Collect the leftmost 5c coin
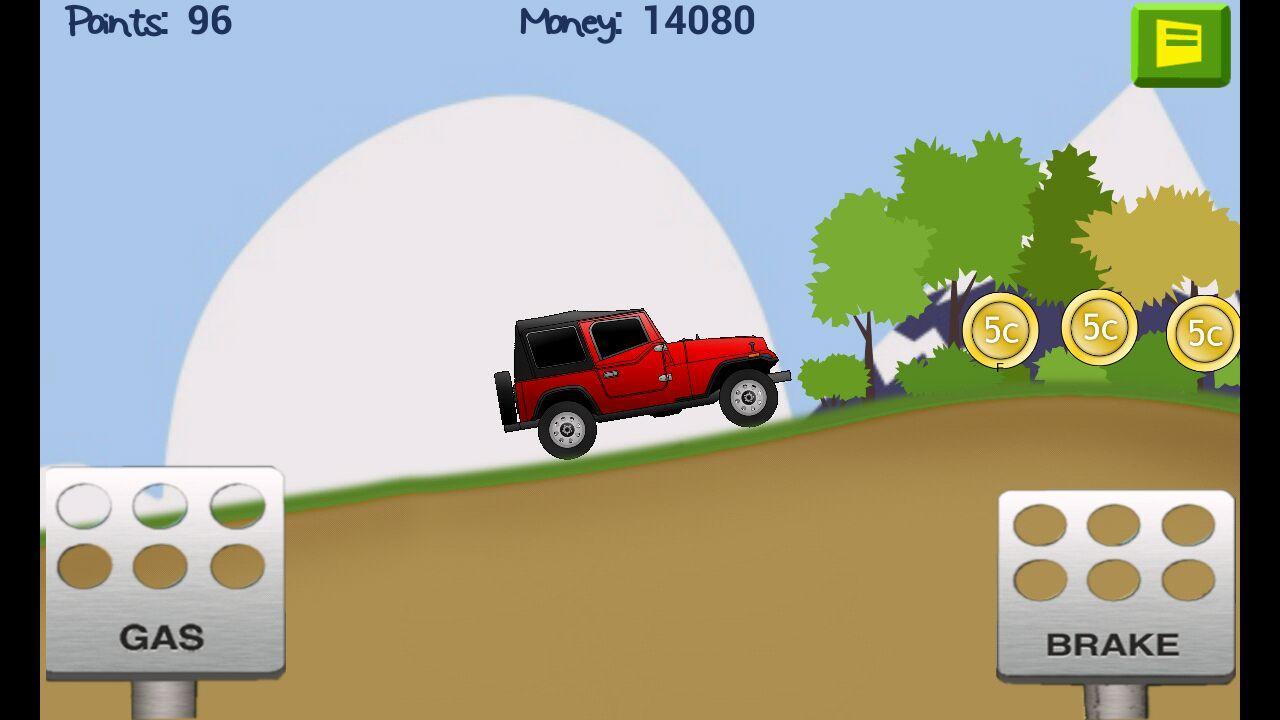The height and width of the screenshot is (720, 1280). [x=1003, y=329]
